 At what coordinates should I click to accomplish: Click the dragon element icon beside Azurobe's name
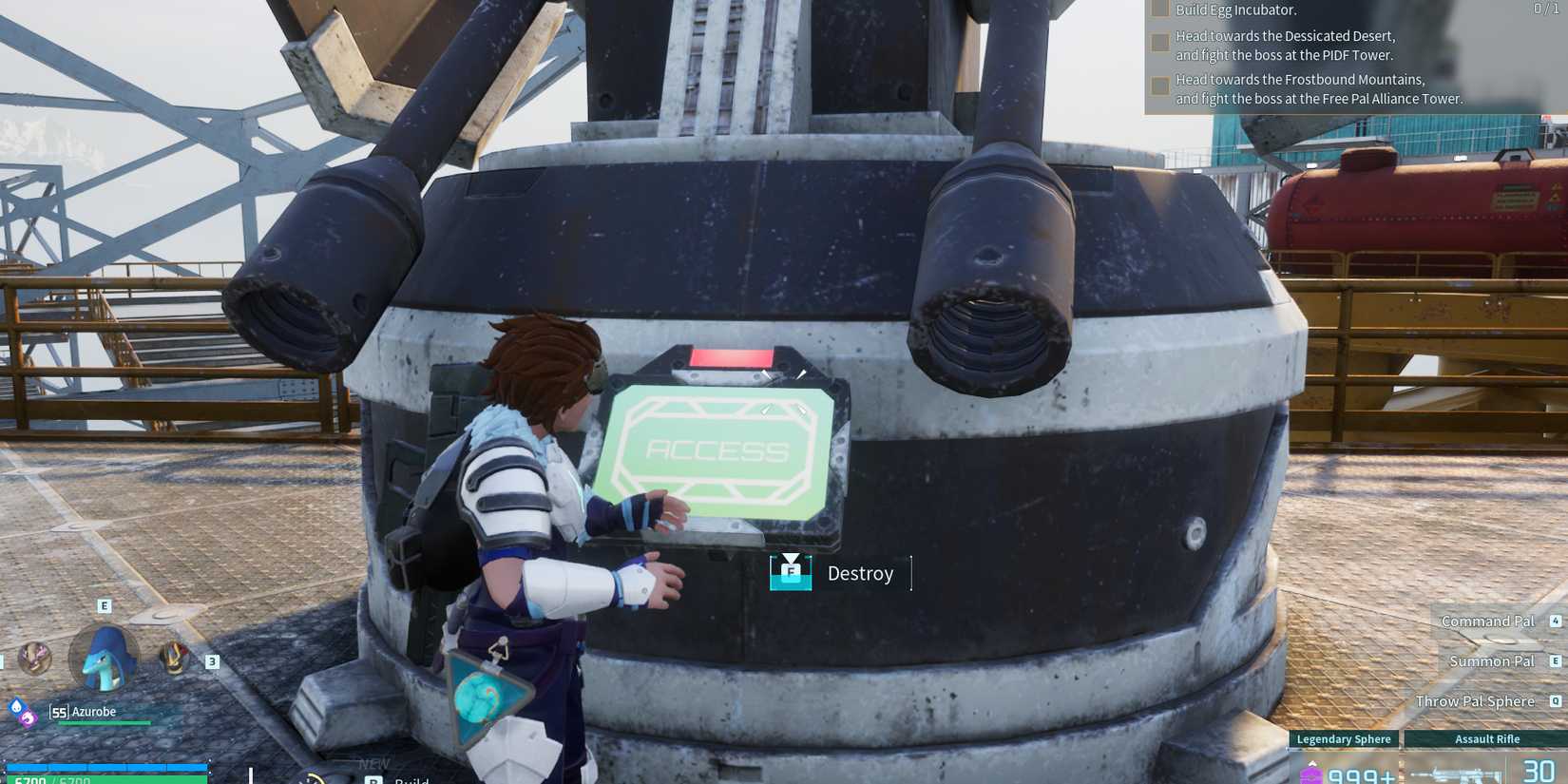point(26,721)
